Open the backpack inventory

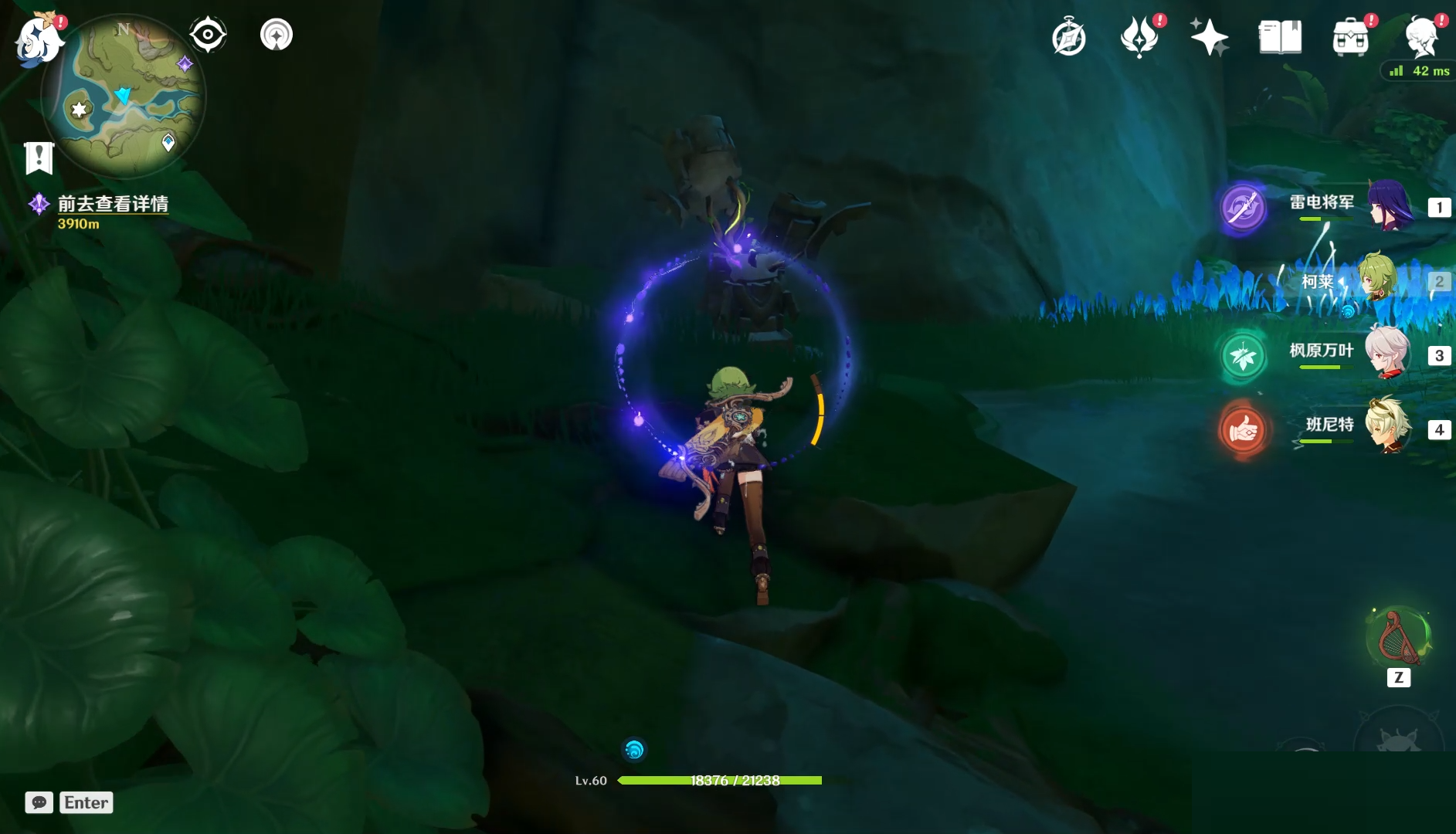coord(1351,37)
